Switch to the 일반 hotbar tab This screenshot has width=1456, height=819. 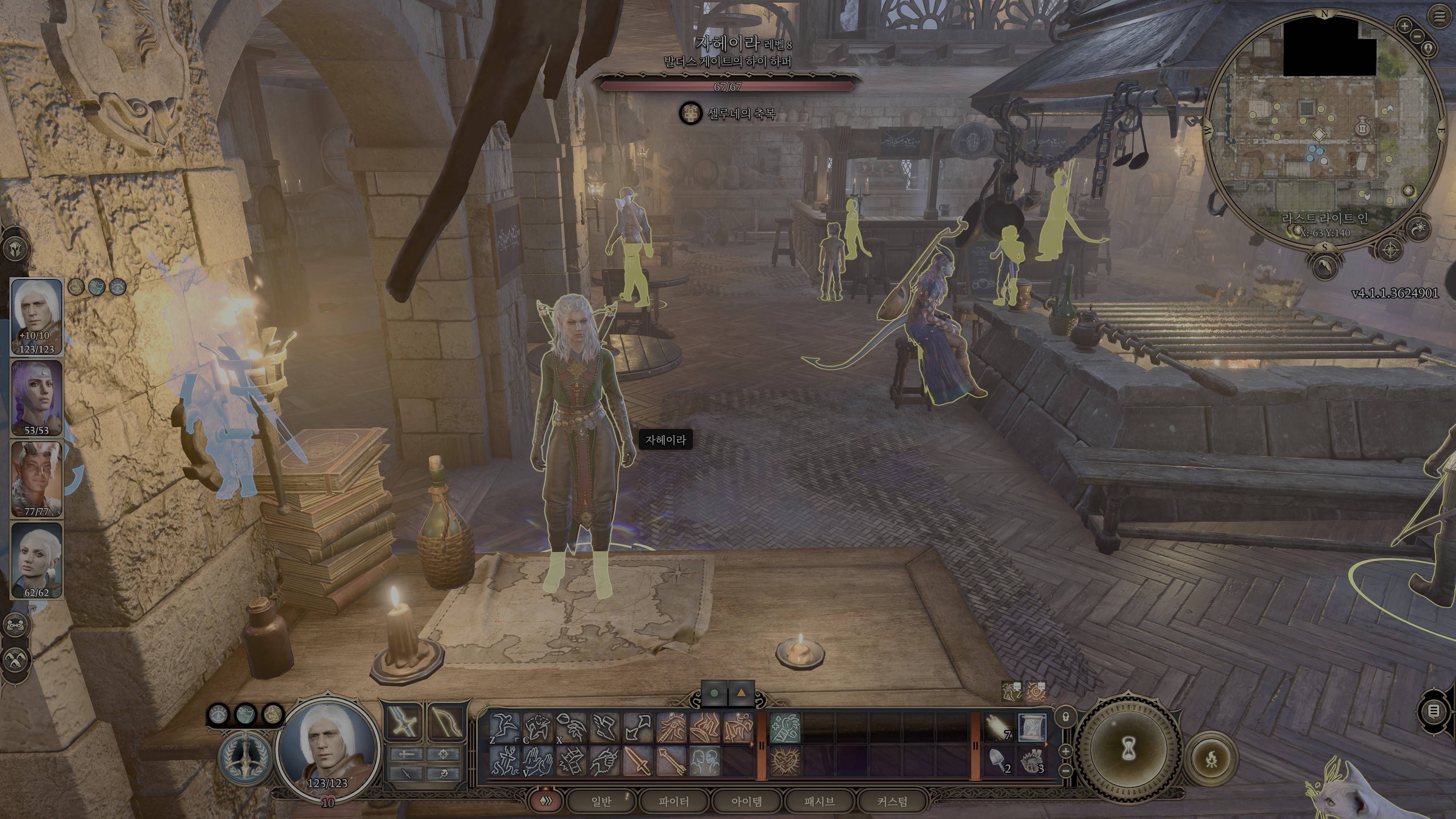click(601, 801)
